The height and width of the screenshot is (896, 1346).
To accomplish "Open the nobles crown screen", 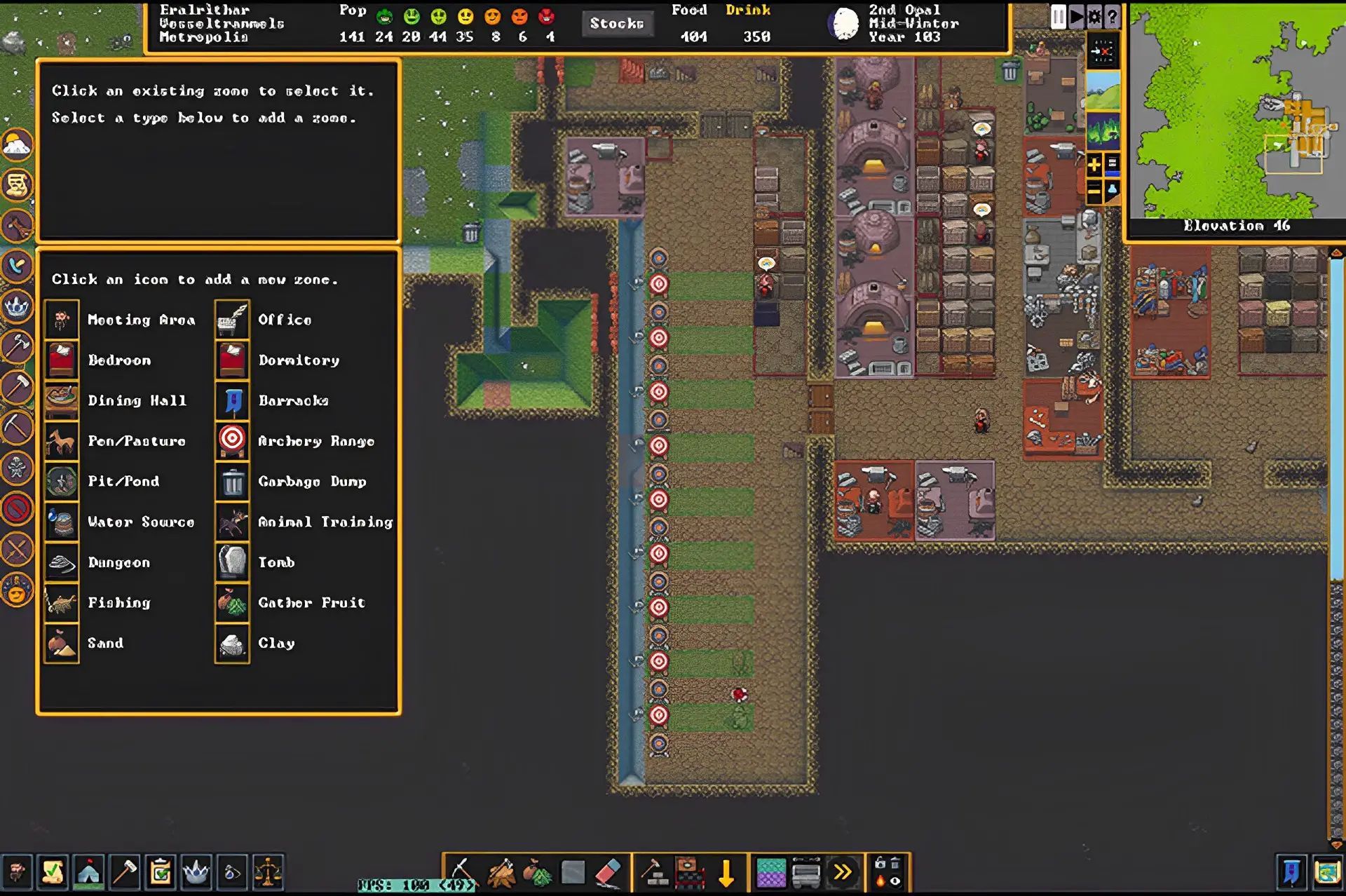I will (x=196, y=872).
